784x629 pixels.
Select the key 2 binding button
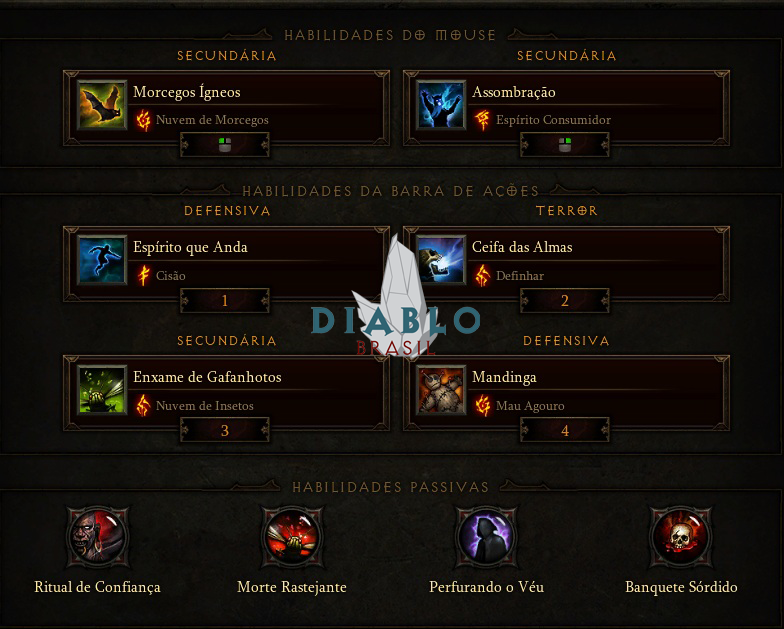pos(565,301)
